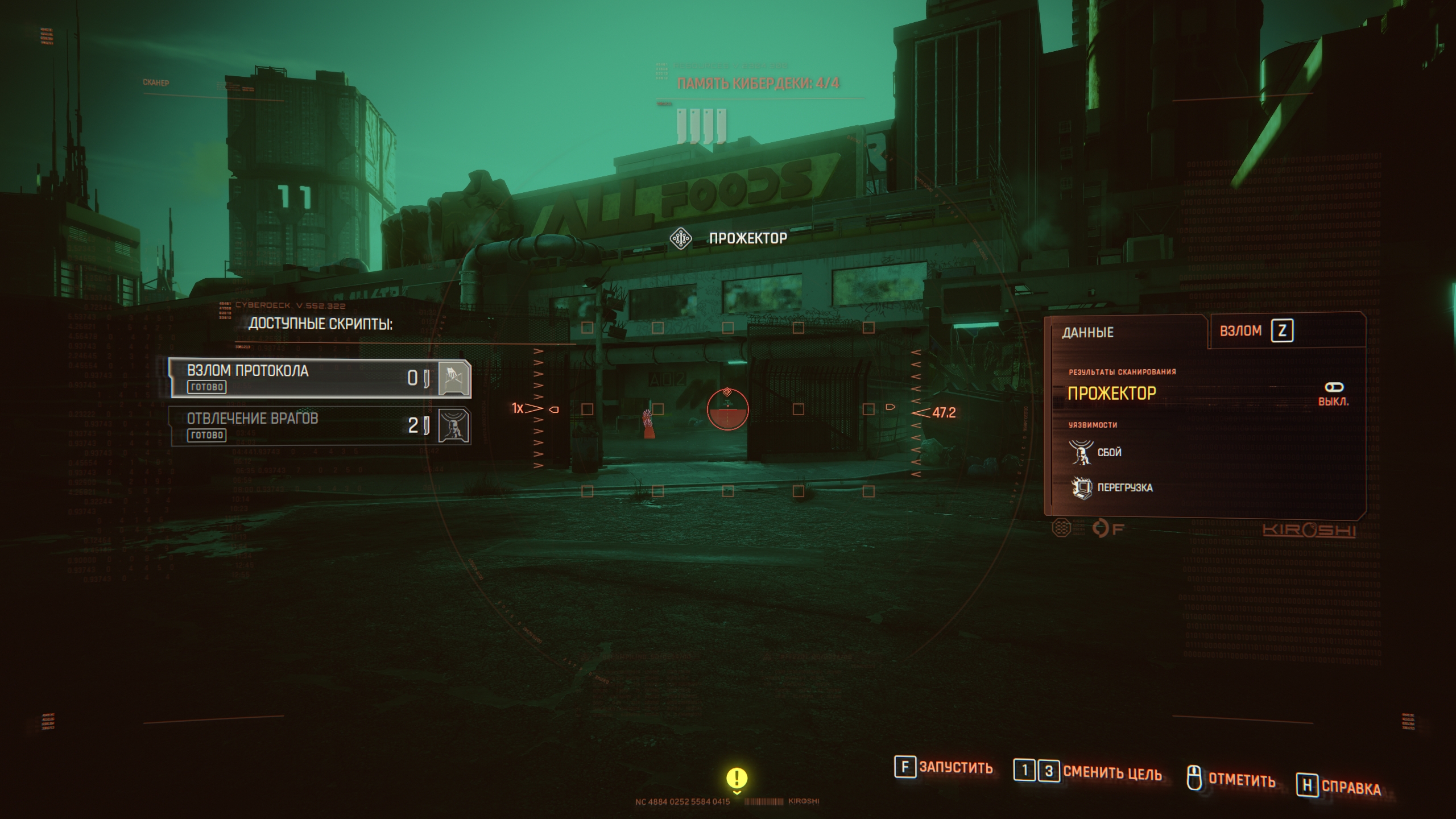The image size is (1456, 819).
Task: Open the Справка help label
Action: pyautogui.click(x=1351, y=787)
